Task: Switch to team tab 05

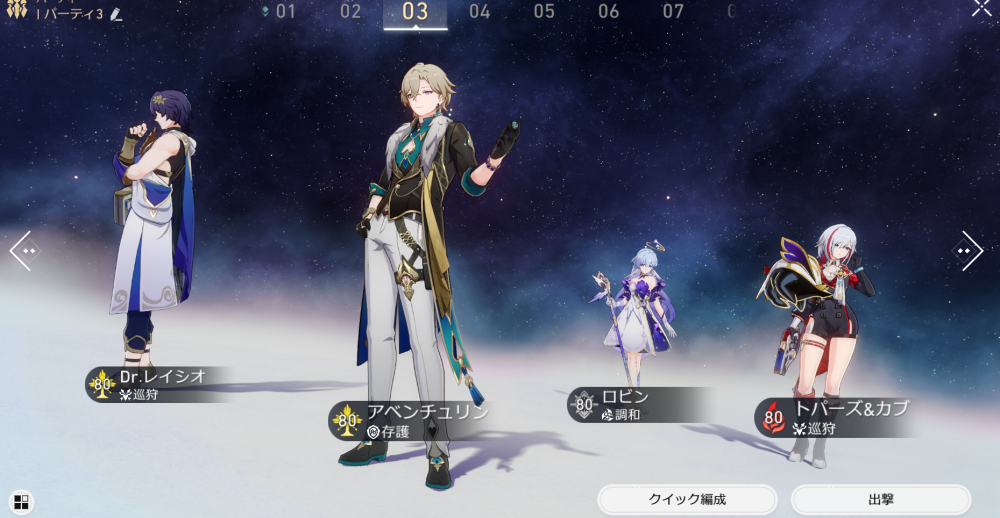Action: (x=544, y=12)
